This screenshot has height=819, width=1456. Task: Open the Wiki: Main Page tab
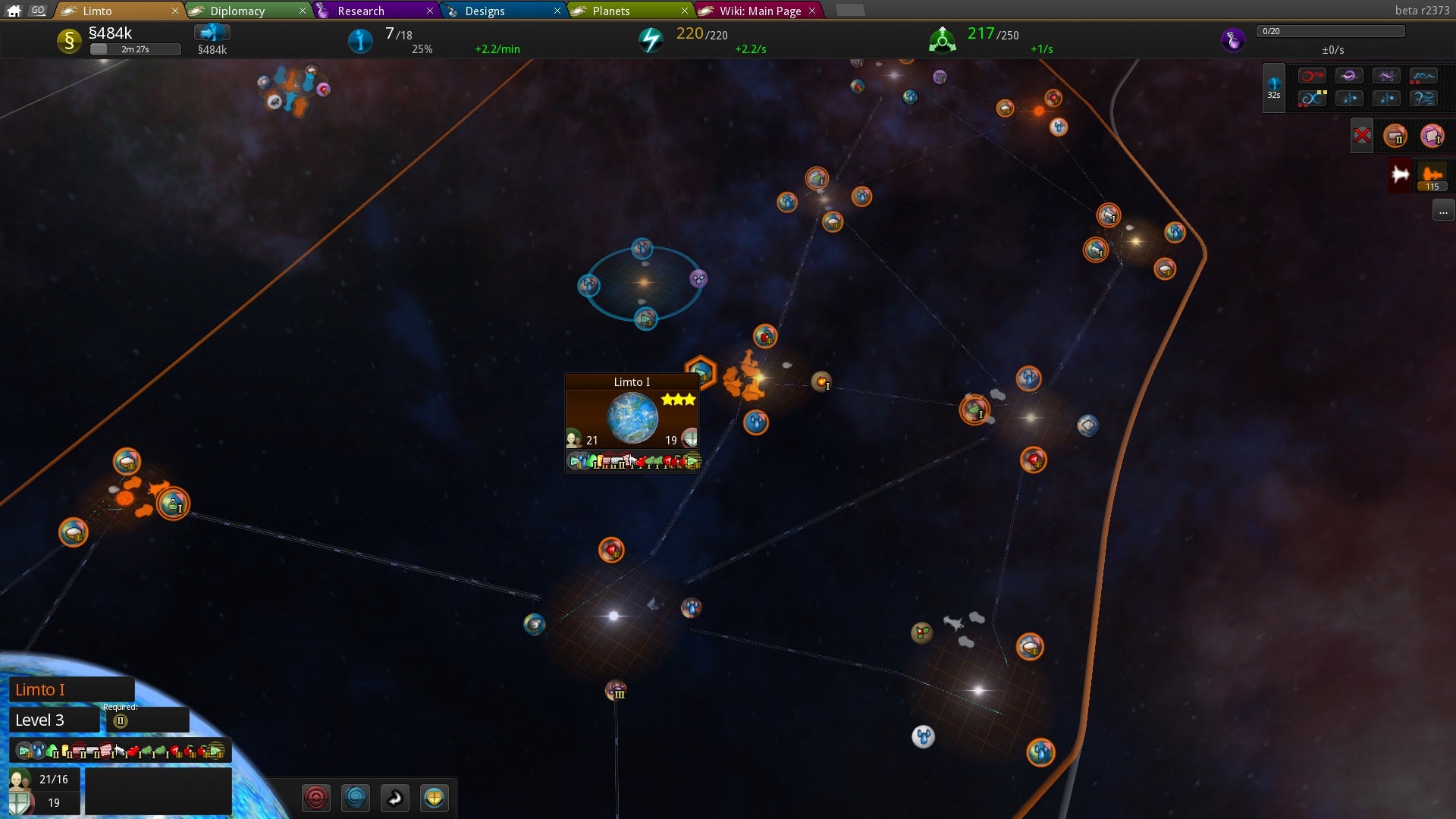760,11
